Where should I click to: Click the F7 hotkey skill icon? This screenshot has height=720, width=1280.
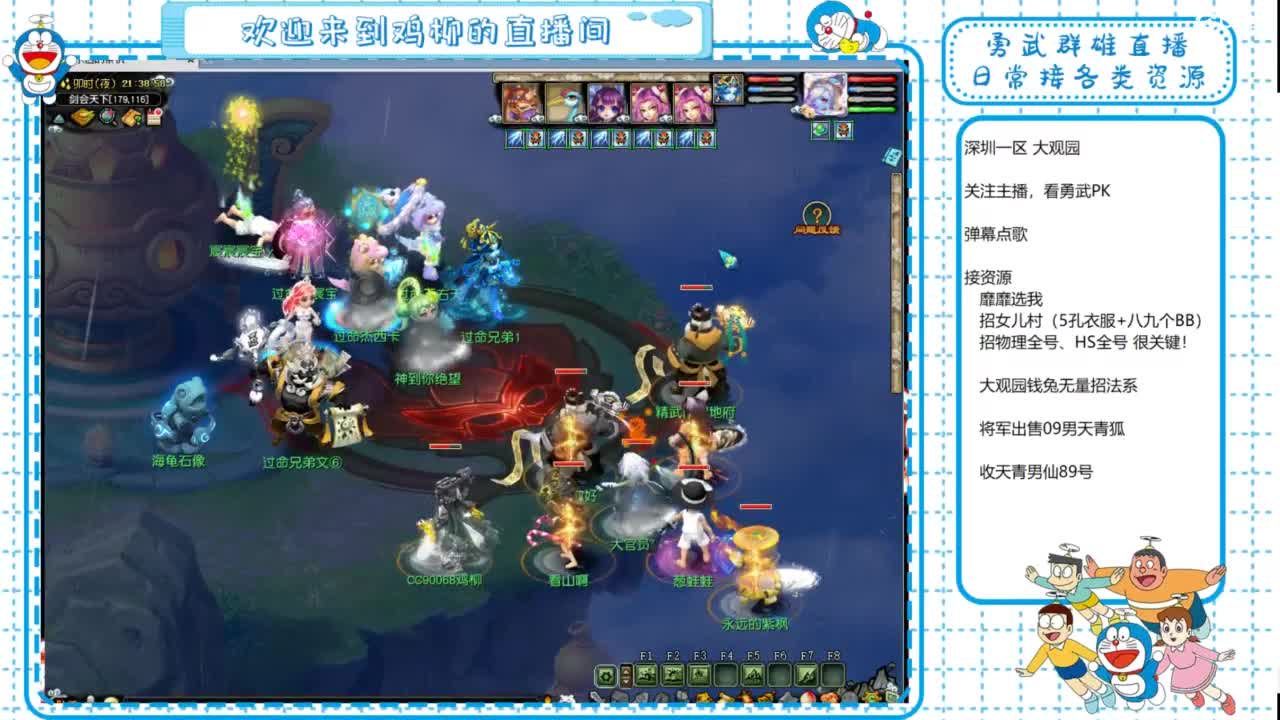point(807,673)
